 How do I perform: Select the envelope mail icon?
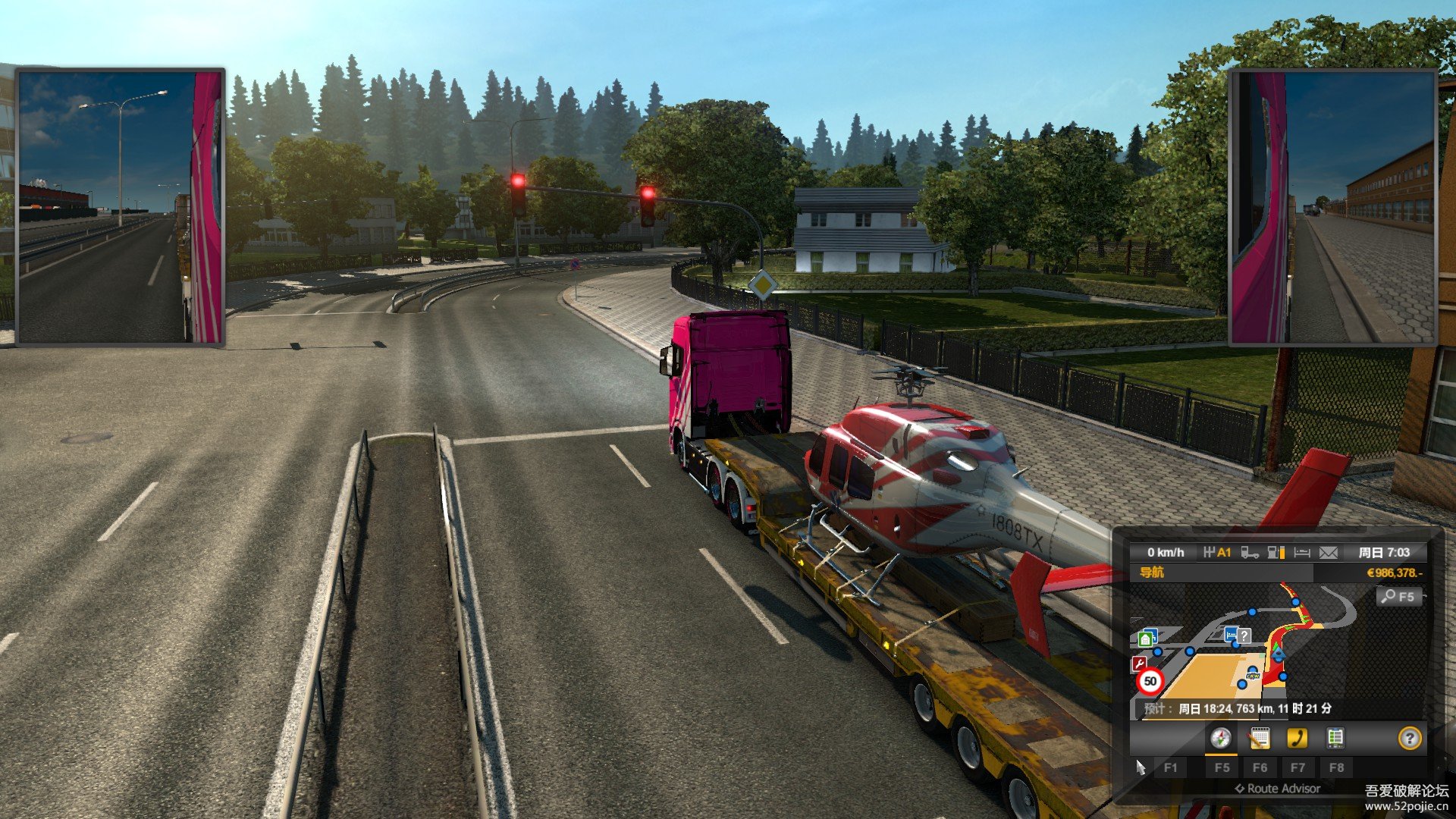(x=1328, y=553)
